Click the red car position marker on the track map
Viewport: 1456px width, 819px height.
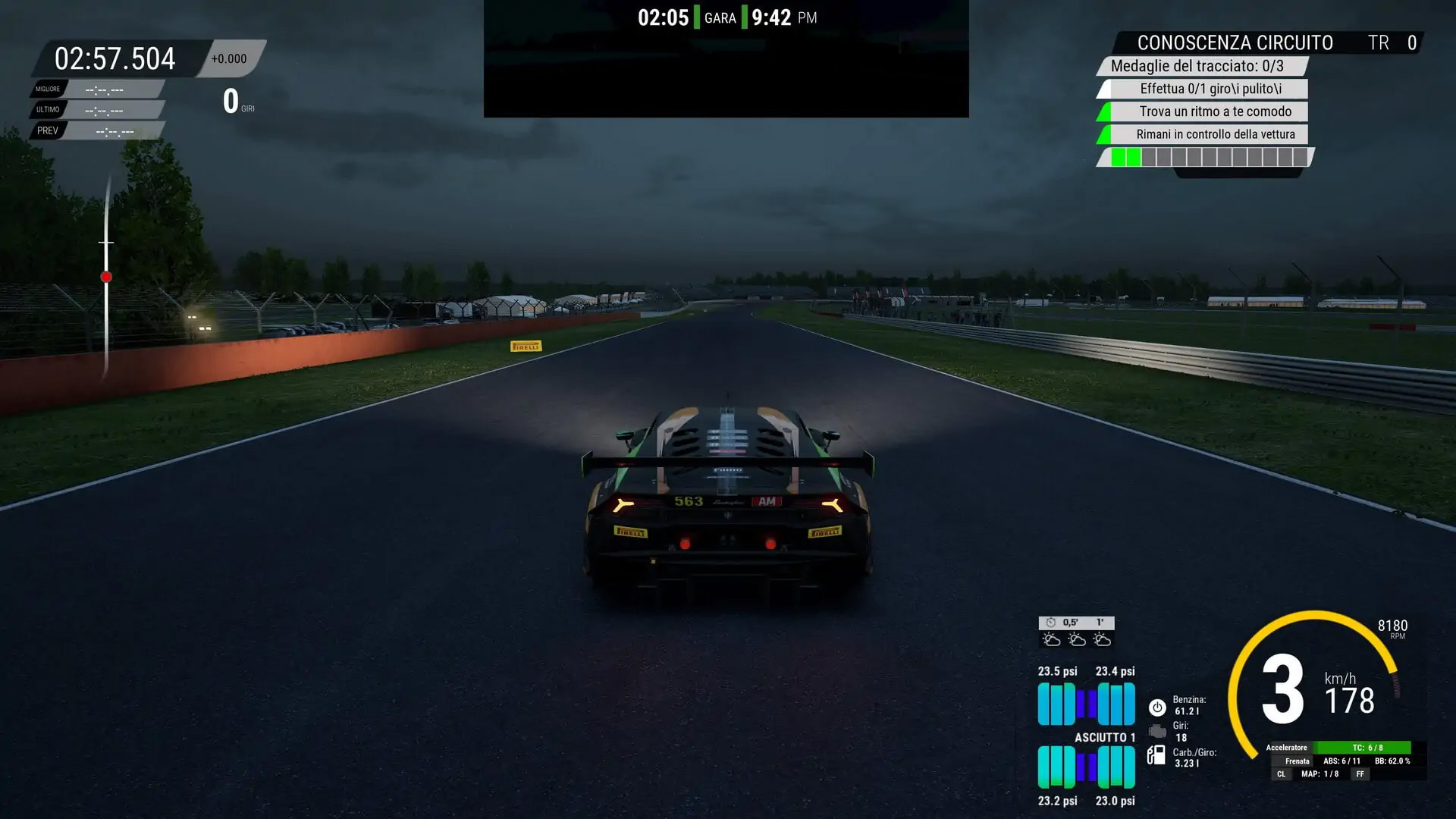click(x=106, y=277)
